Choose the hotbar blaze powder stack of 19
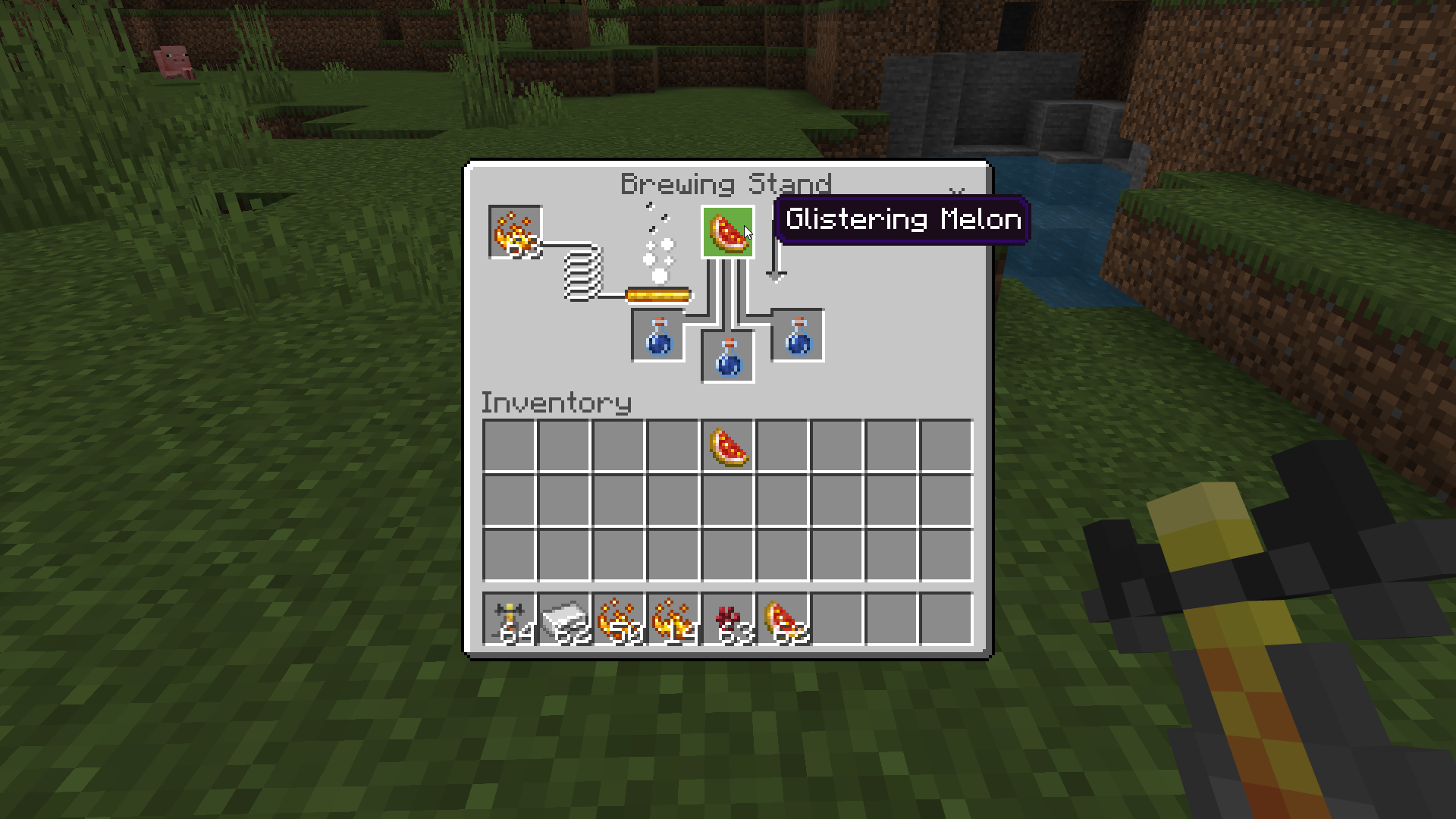Image resolution: width=1456 pixels, height=819 pixels. click(x=673, y=619)
